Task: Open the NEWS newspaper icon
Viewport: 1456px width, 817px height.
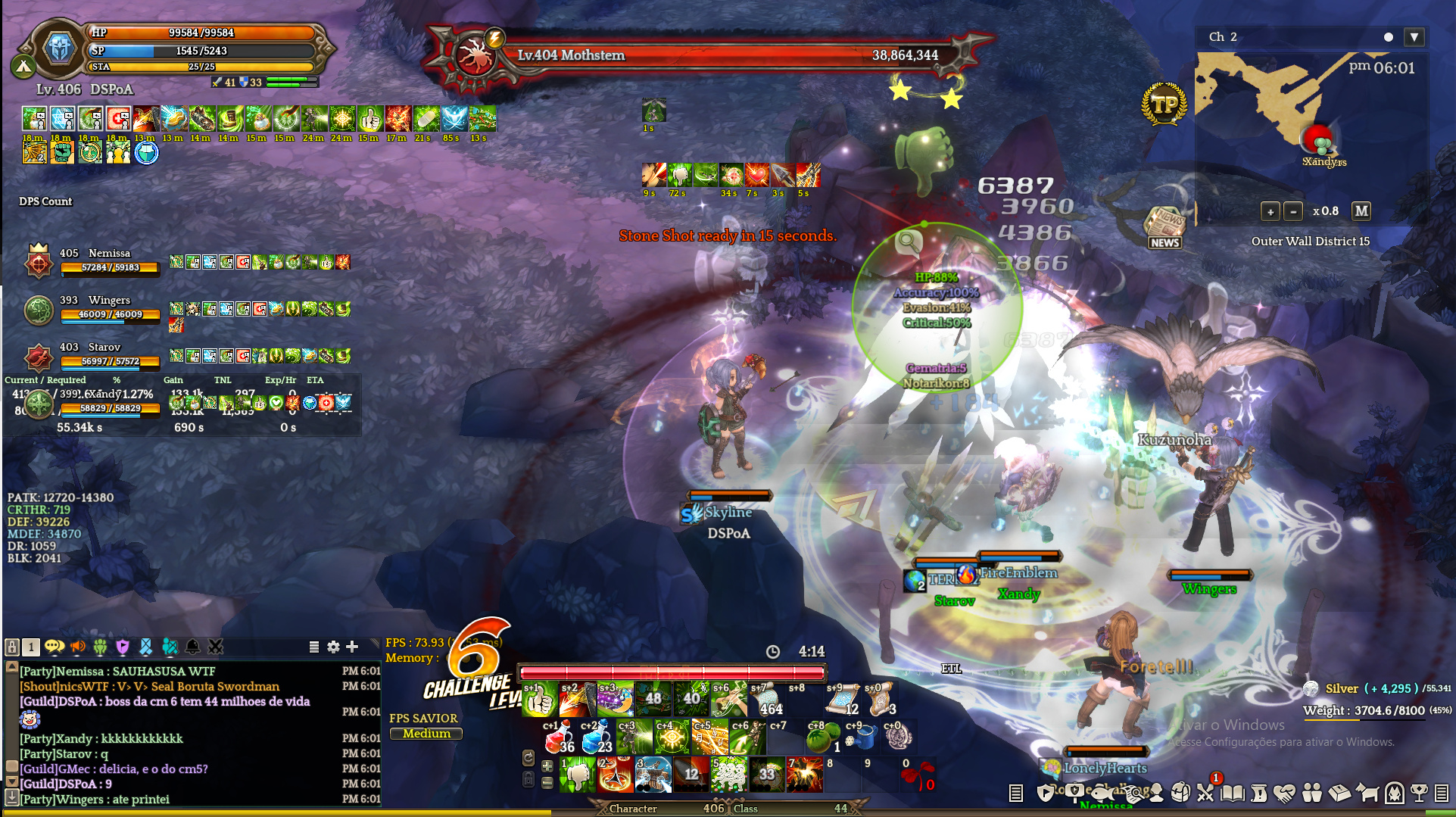Action: pyautogui.click(x=1164, y=227)
